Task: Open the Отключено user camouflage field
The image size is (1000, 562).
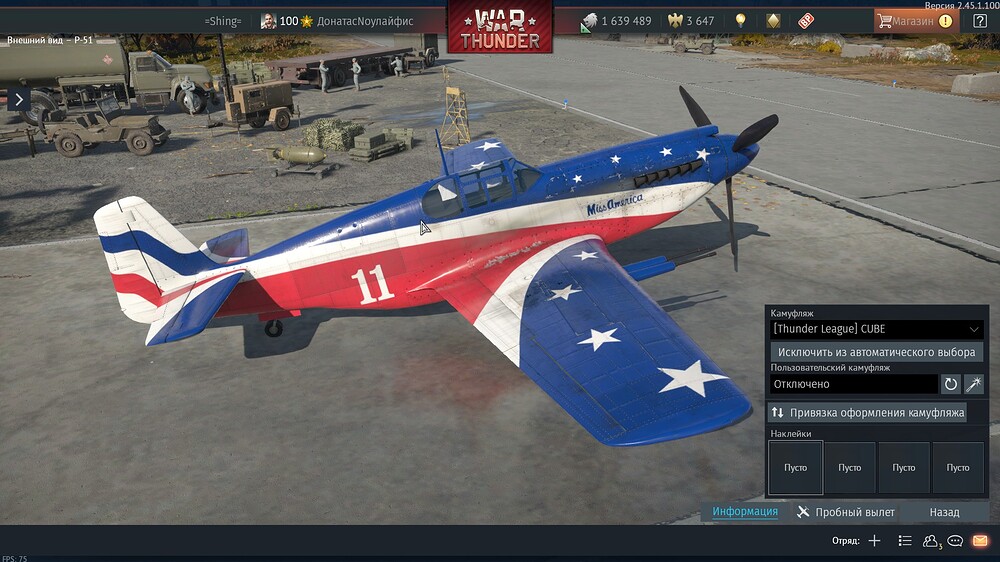Action: tap(853, 384)
